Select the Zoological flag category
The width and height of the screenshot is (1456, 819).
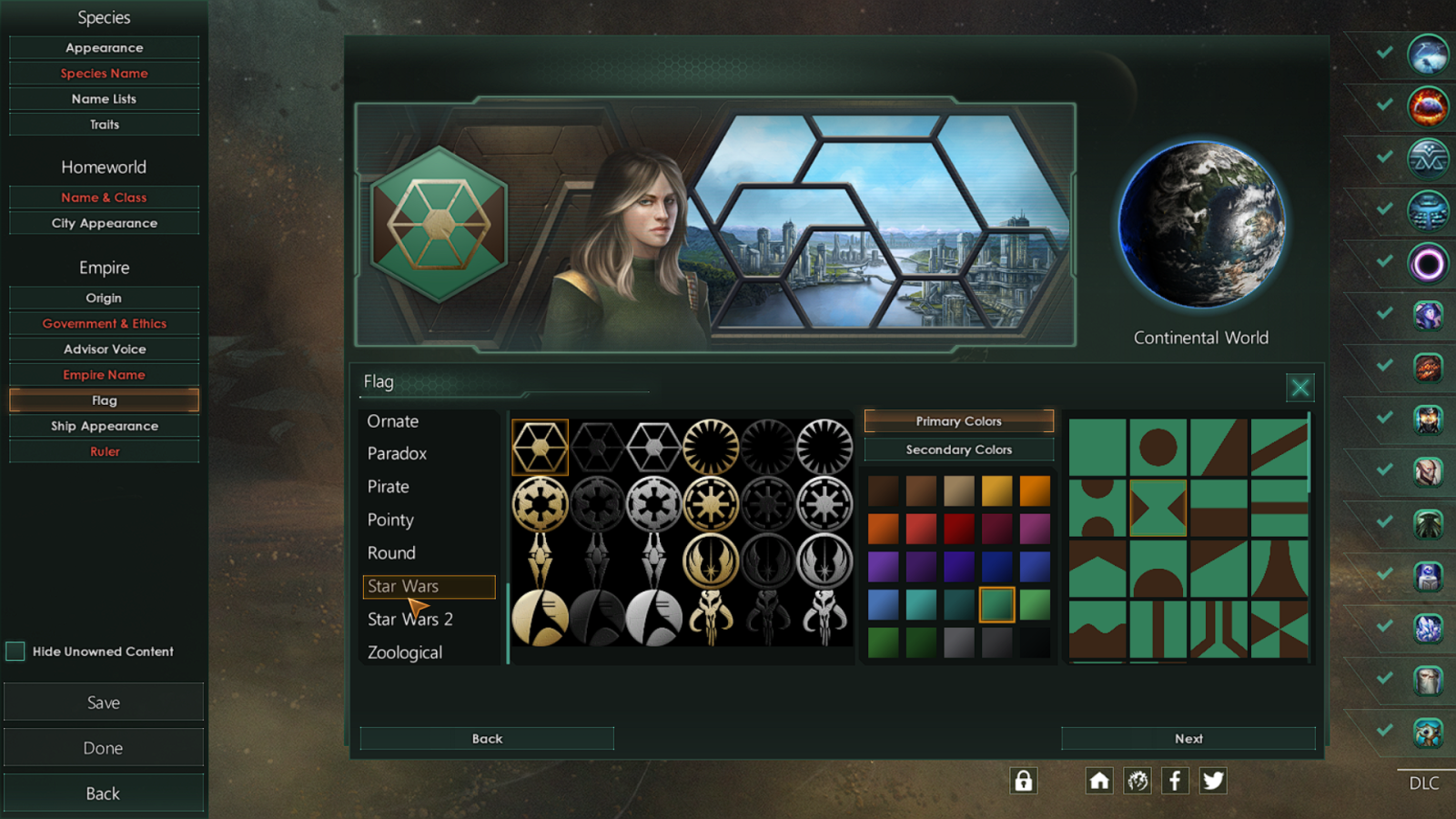[x=405, y=652]
